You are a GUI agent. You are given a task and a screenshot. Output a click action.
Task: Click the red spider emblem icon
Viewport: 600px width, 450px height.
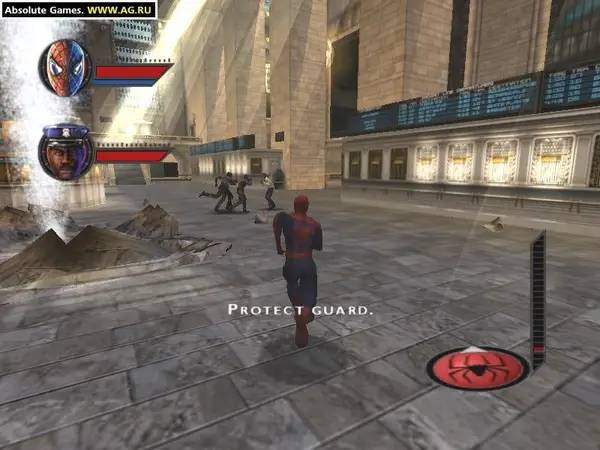pos(478,368)
